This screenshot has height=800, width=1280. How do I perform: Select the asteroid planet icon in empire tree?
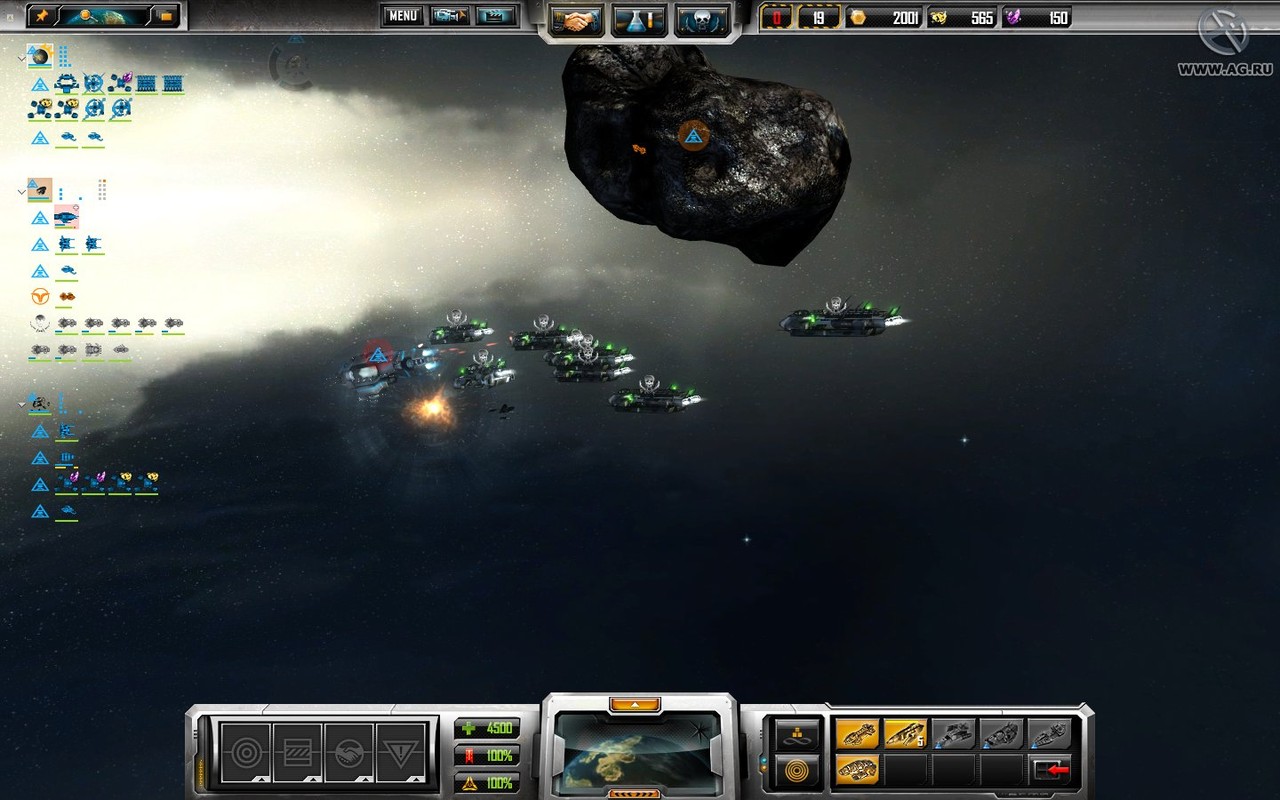[40, 189]
